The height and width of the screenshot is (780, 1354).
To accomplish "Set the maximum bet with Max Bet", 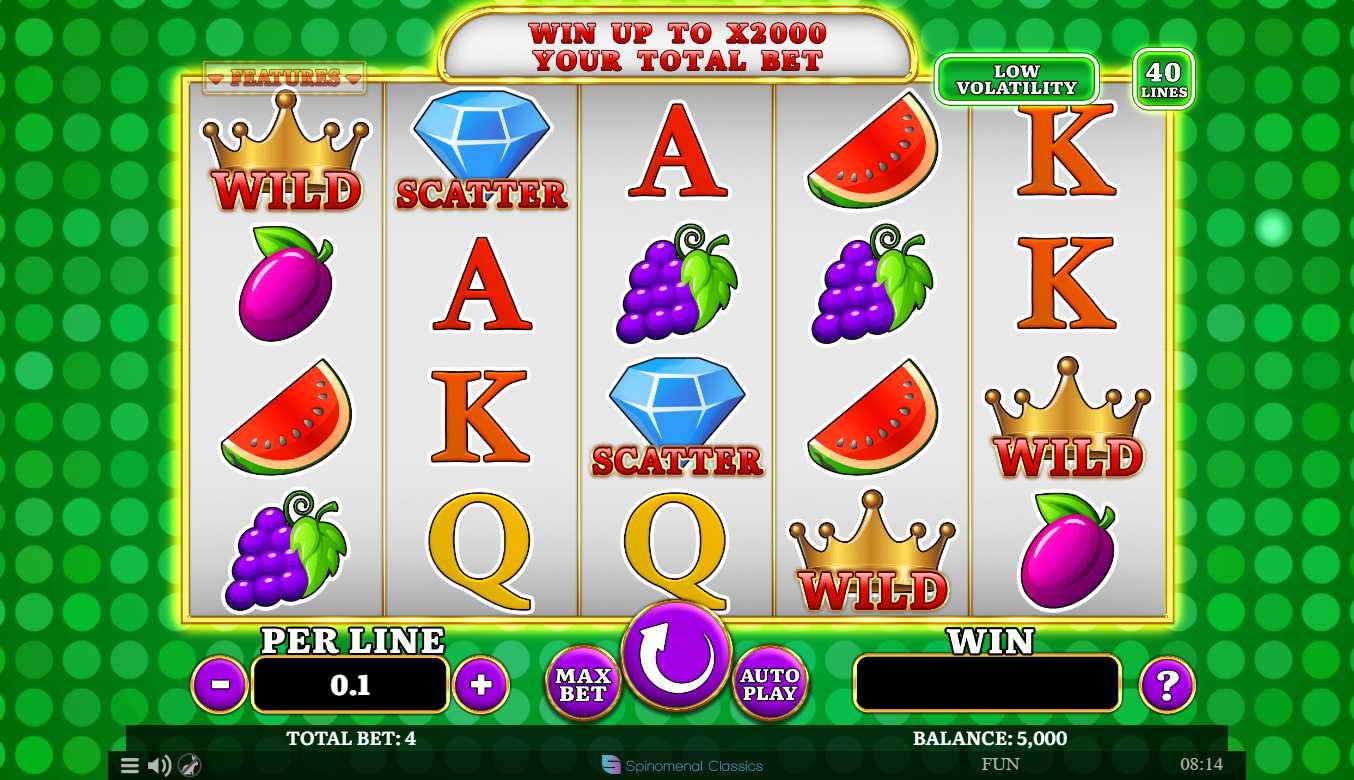I will point(583,684).
